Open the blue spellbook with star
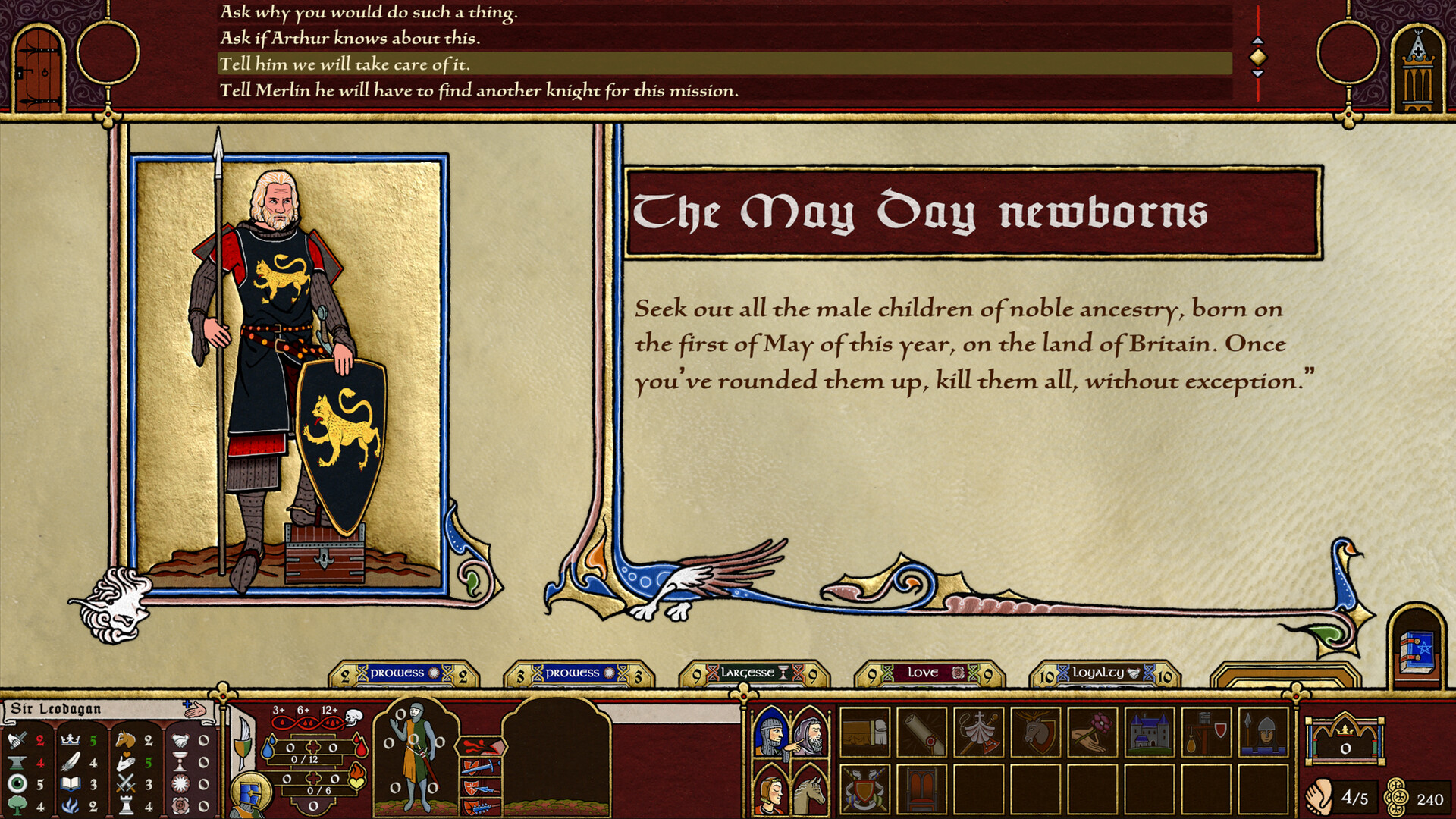 [1417, 649]
